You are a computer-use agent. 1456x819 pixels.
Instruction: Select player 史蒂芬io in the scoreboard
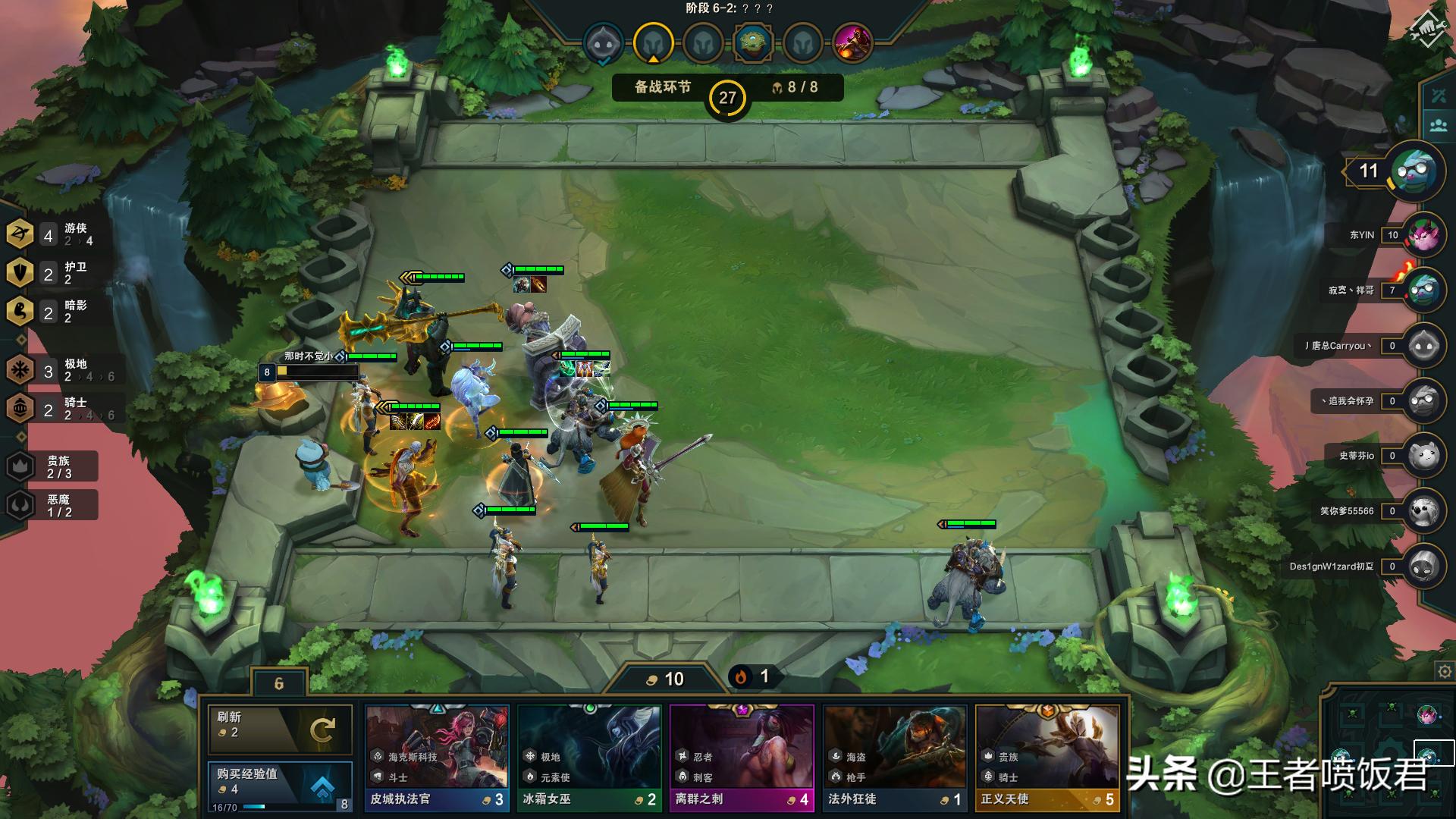(x=1423, y=456)
